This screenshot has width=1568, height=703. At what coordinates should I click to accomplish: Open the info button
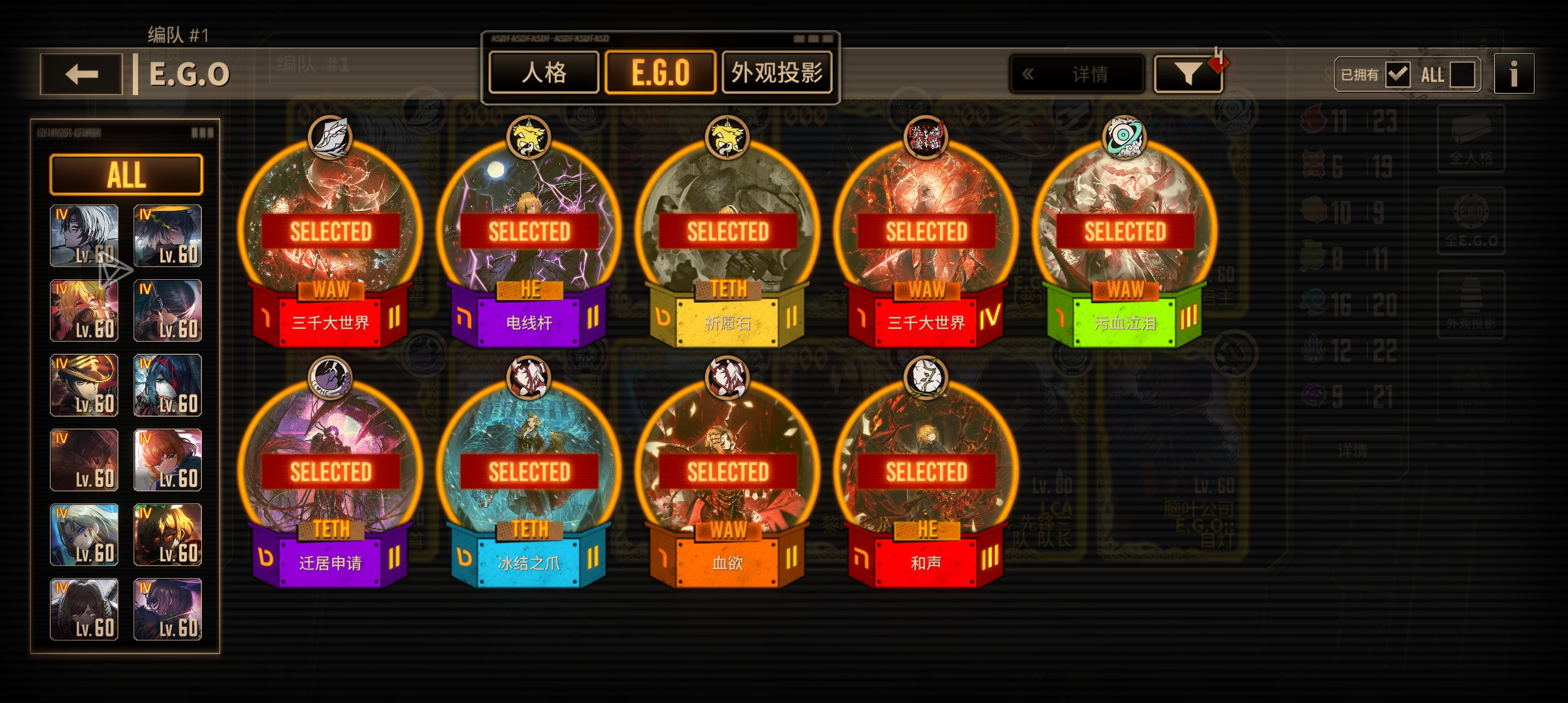1514,74
